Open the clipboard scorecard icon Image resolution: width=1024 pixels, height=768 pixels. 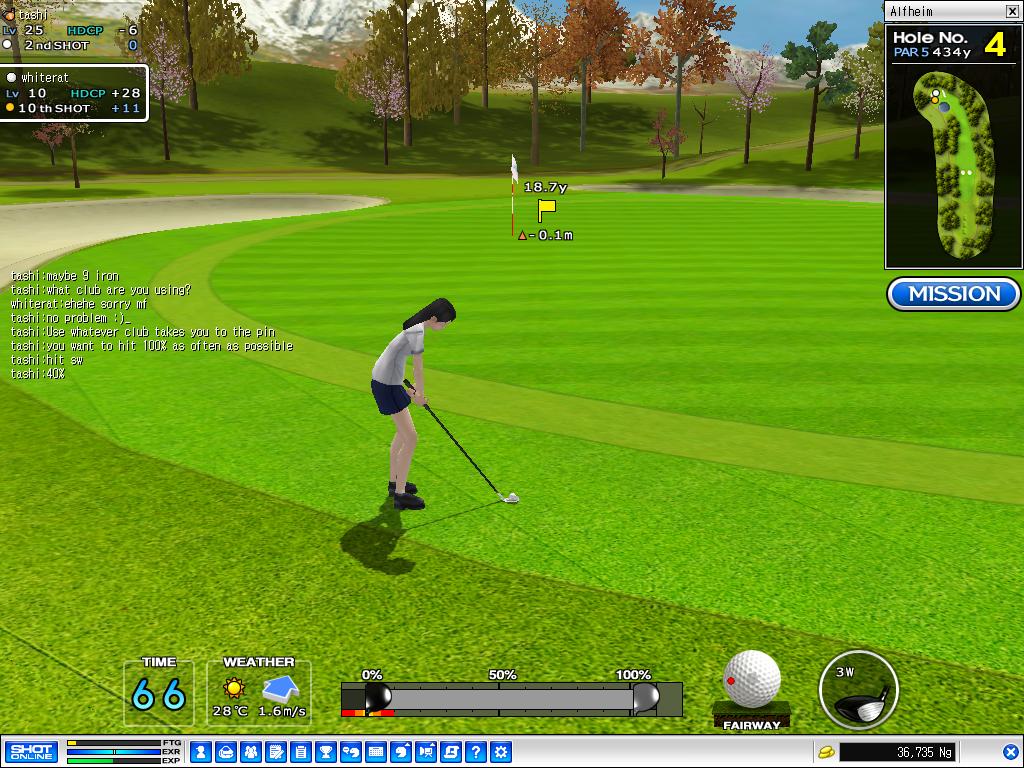301,751
